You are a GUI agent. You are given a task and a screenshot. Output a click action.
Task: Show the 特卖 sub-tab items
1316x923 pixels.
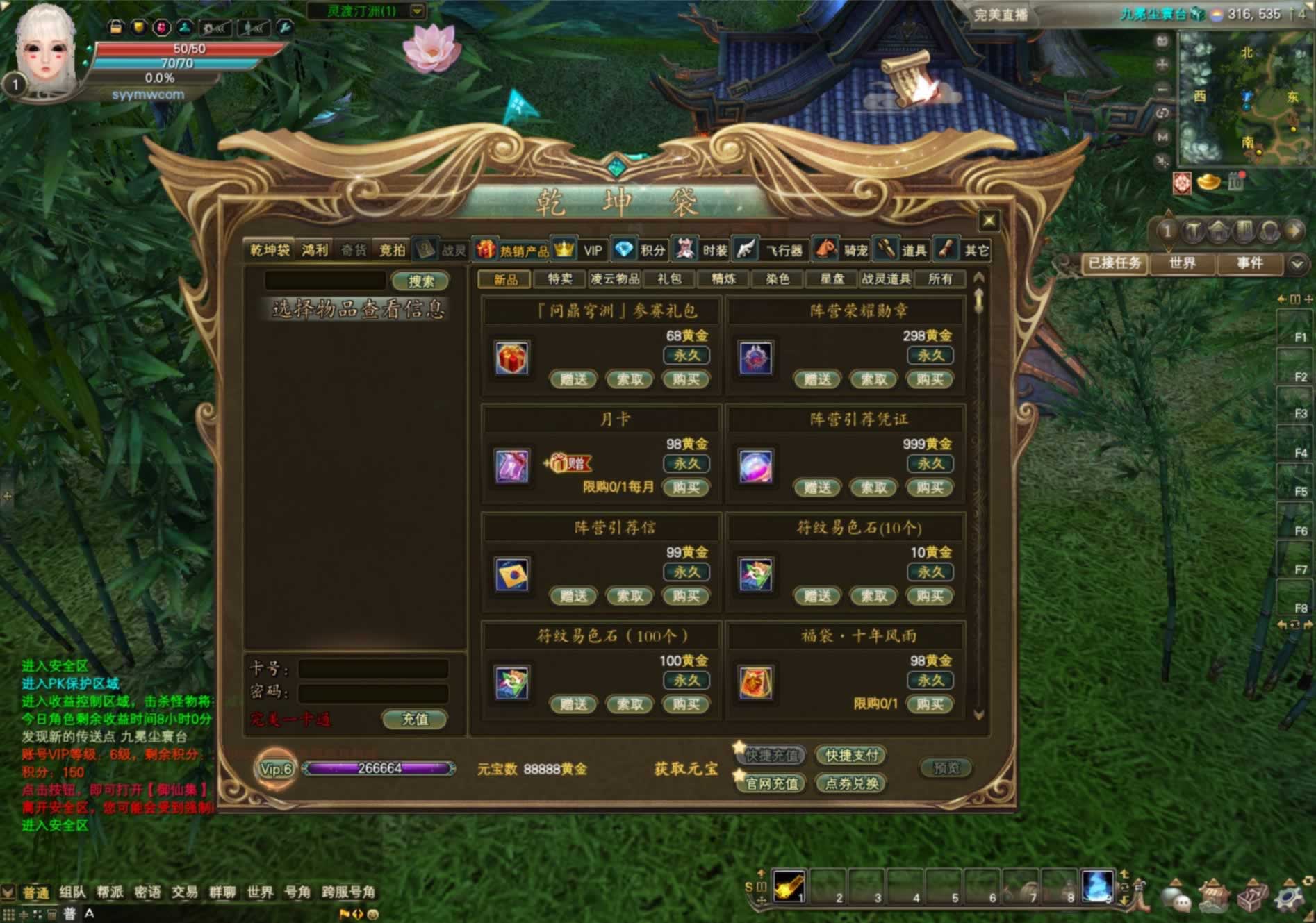coord(559,279)
